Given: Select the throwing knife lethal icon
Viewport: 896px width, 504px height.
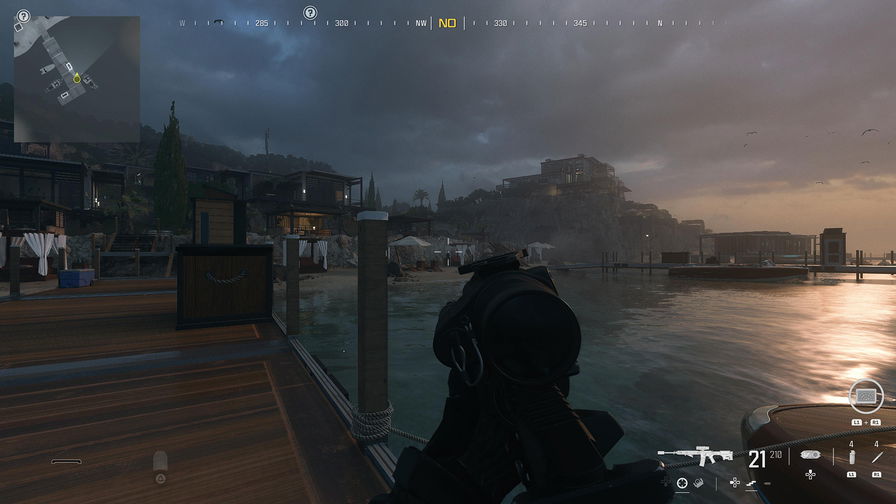Looking at the screenshot, I should 878,457.
